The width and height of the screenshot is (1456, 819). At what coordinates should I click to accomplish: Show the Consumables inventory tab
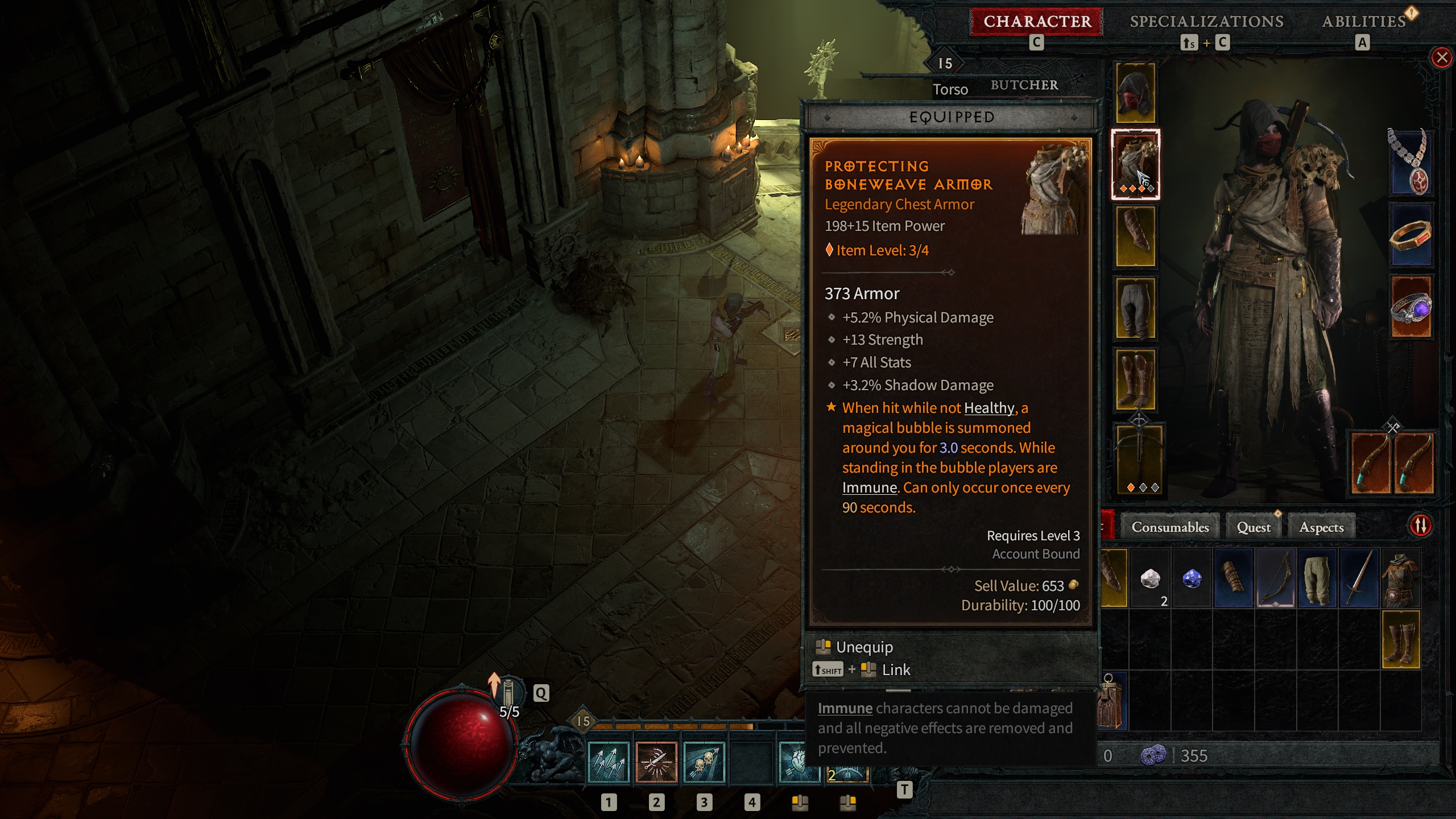(1170, 527)
